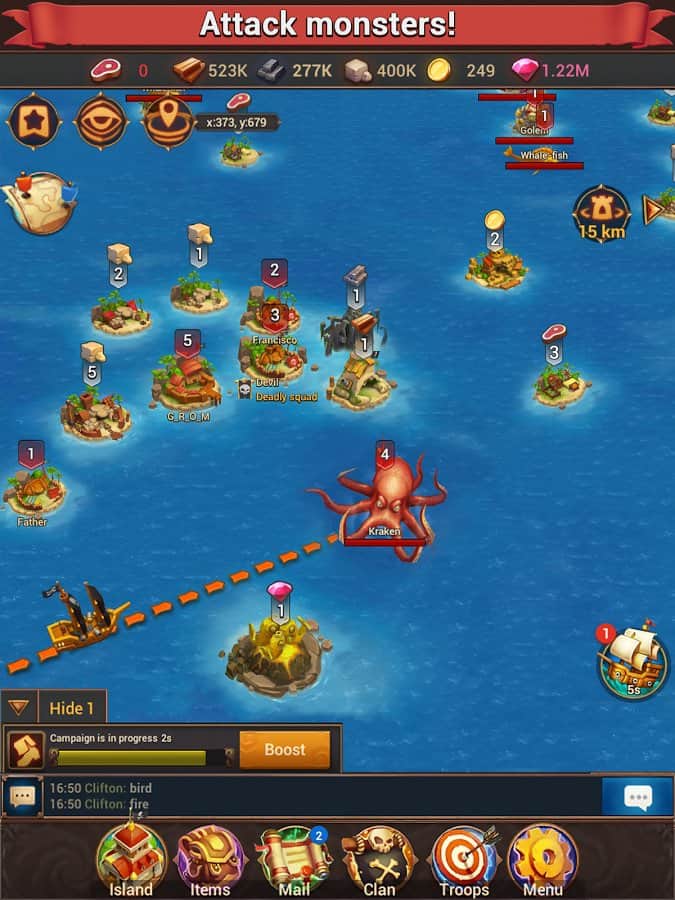Screen dimensions: 675x900
Task: Open the Clan screen
Action: [379, 859]
